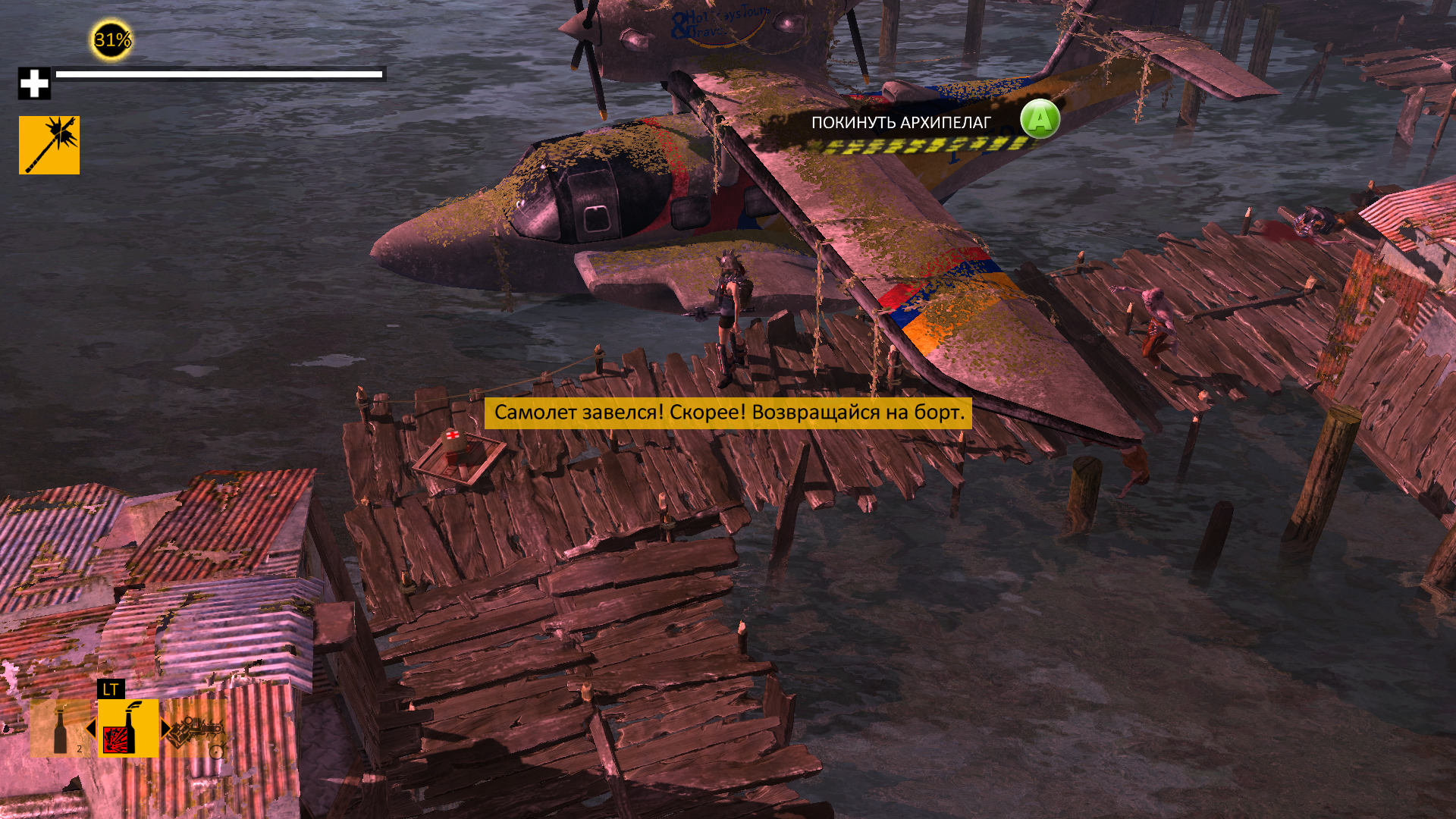Select the plain bottle item slot
Image resolution: width=1456 pixels, height=819 pixels.
click(61, 729)
